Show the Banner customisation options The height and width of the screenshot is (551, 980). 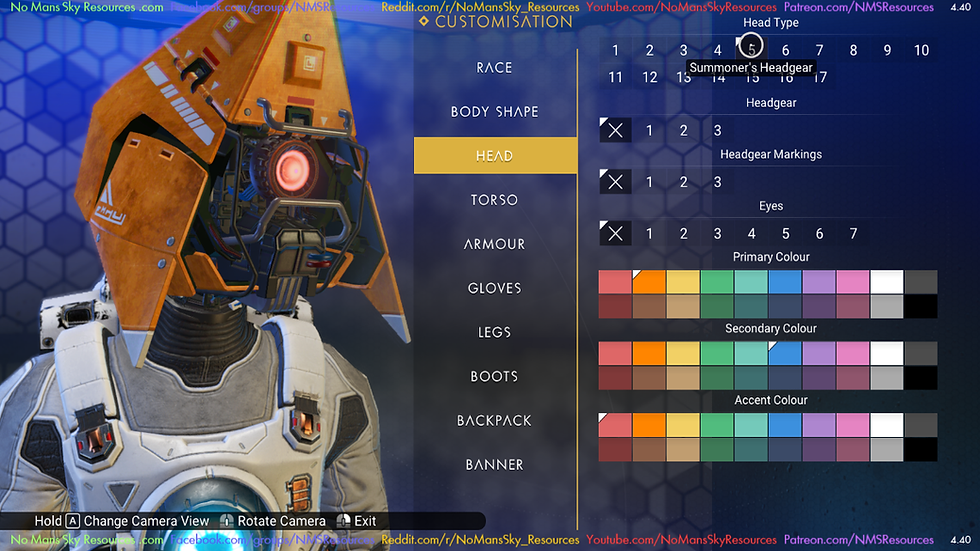pos(495,464)
